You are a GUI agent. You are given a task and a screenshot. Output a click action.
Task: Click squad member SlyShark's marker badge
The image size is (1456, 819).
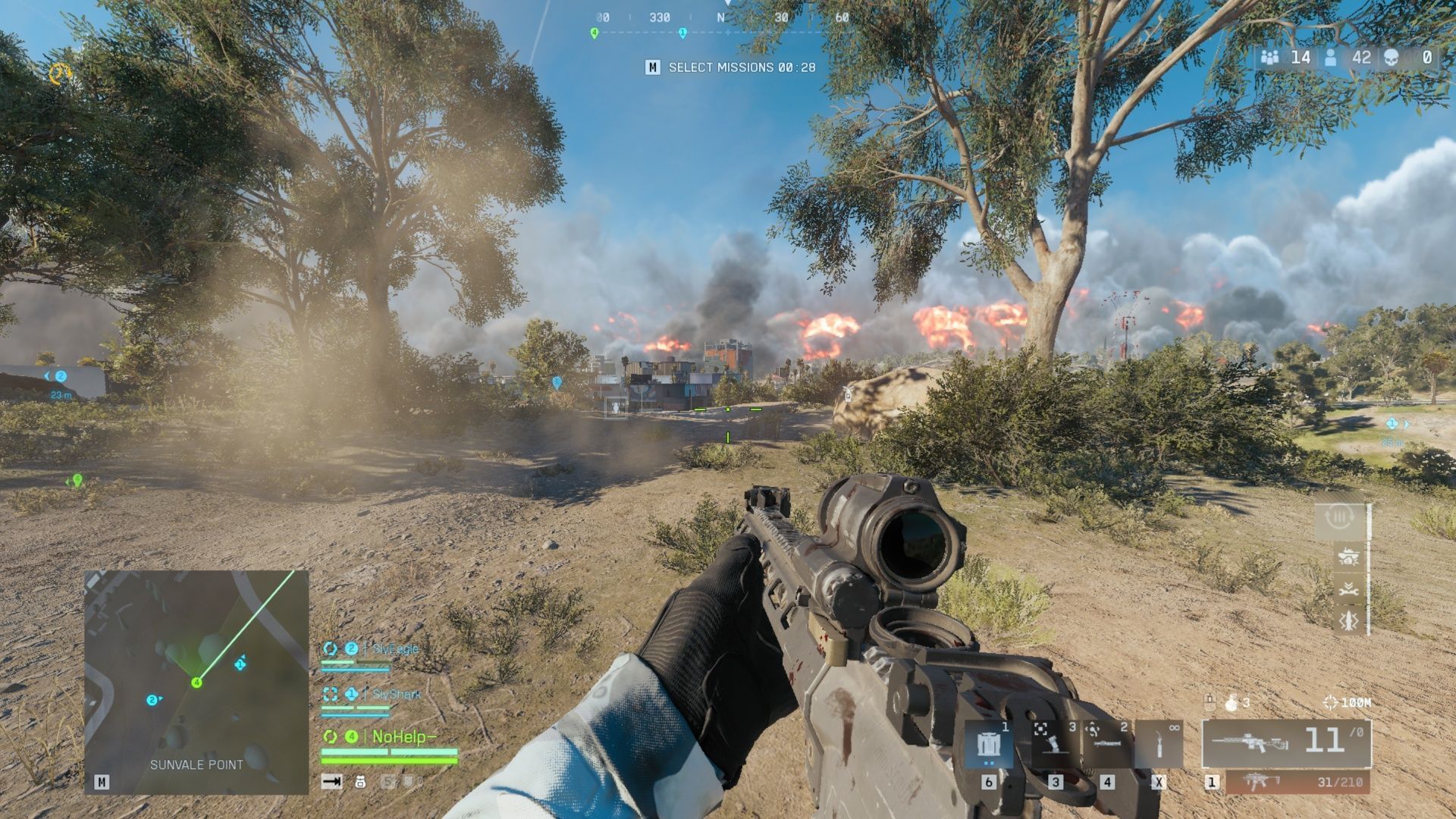pyautogui.click(x=352, y=693)
